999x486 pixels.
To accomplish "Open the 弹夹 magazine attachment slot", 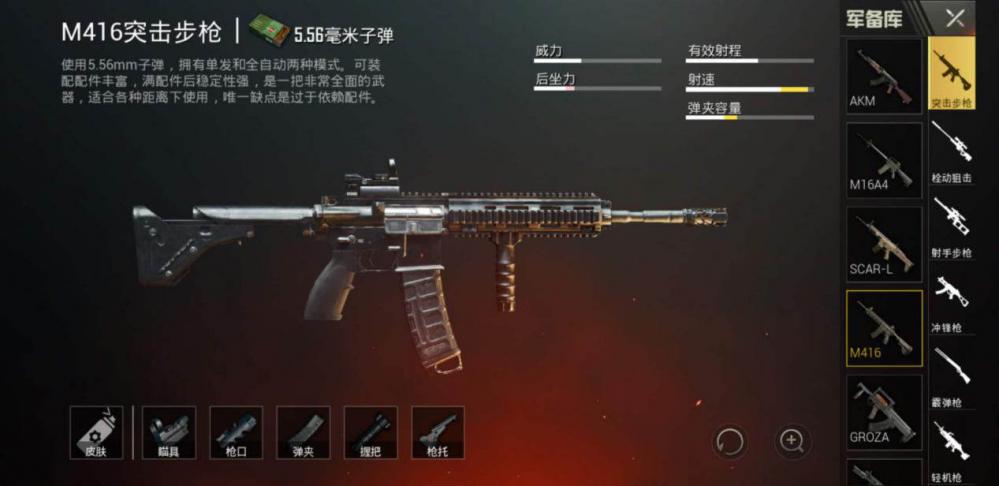I will (x=303, y=432).
